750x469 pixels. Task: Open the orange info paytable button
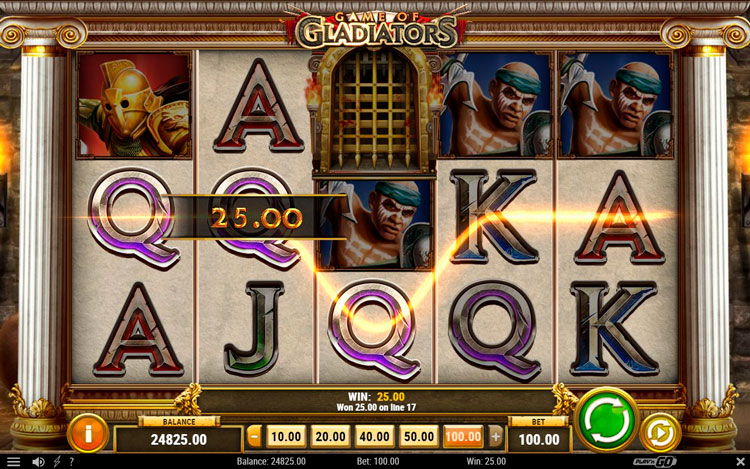(x=89, y=433)
